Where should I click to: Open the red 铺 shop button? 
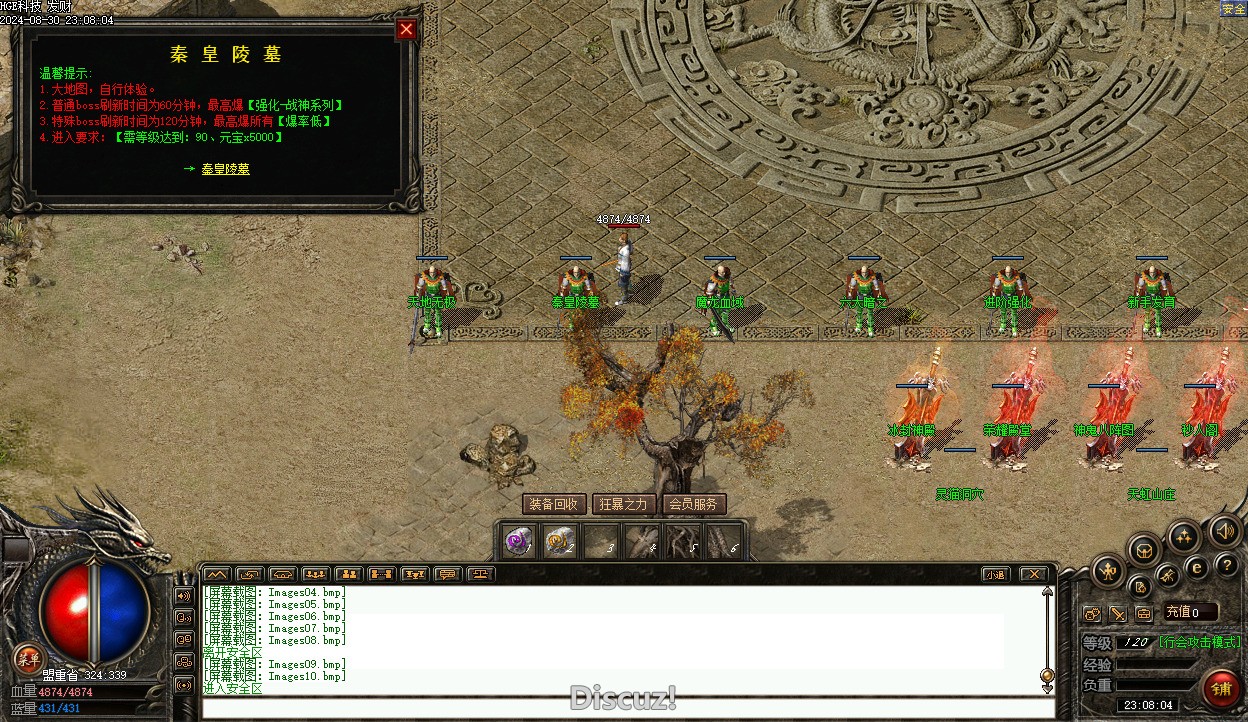[1221, 688]
